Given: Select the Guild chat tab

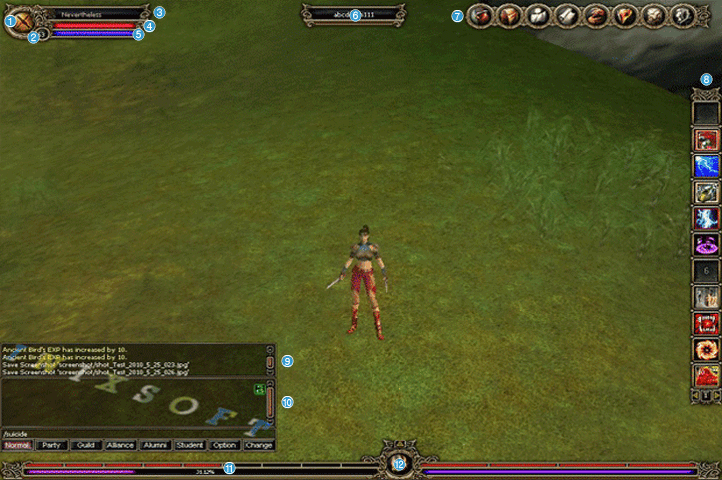Looking at the screenshot, I should [x=87, y=445].
